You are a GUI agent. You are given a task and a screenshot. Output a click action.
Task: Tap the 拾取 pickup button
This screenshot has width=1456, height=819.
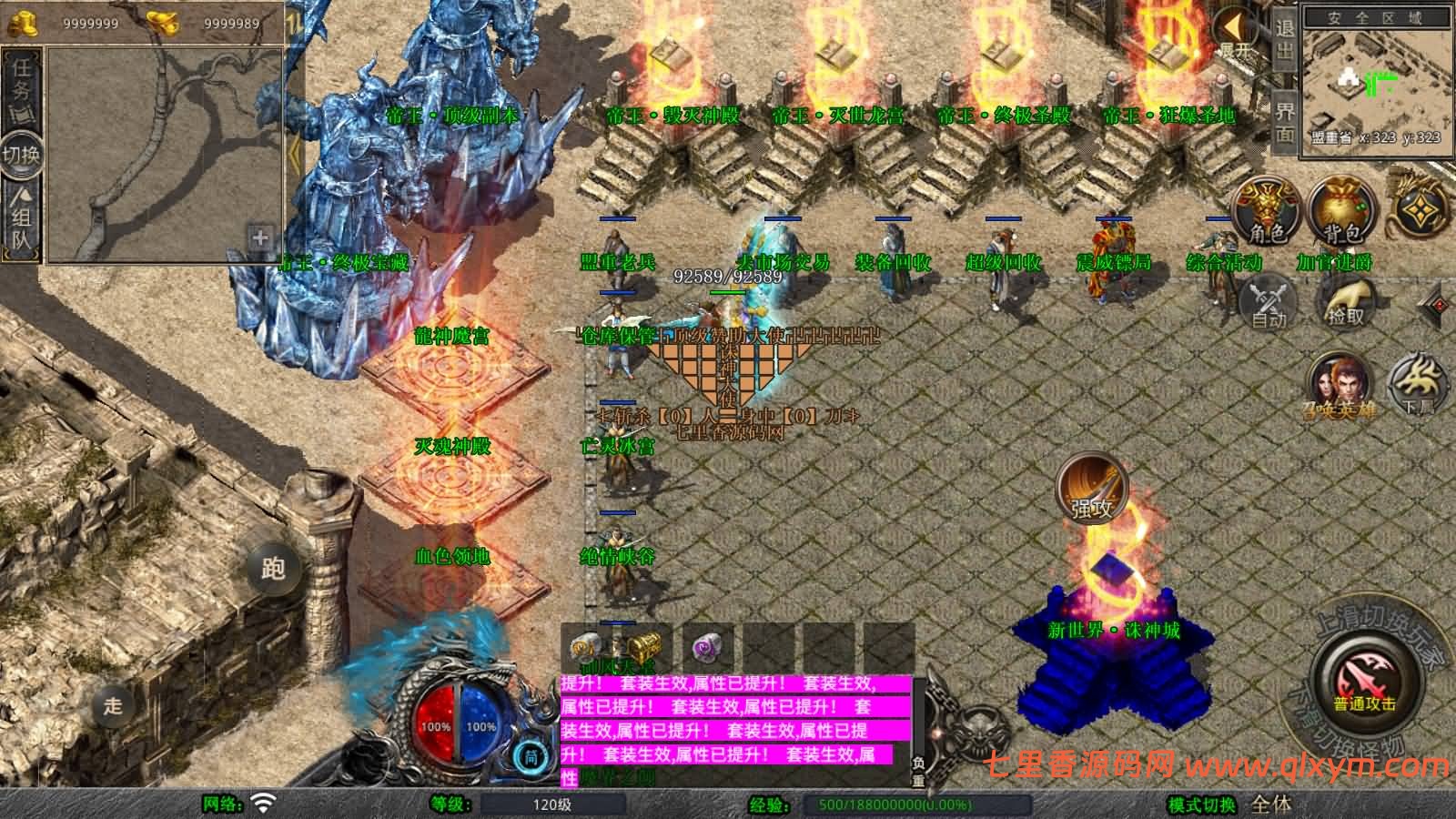tap(1346, 302)
